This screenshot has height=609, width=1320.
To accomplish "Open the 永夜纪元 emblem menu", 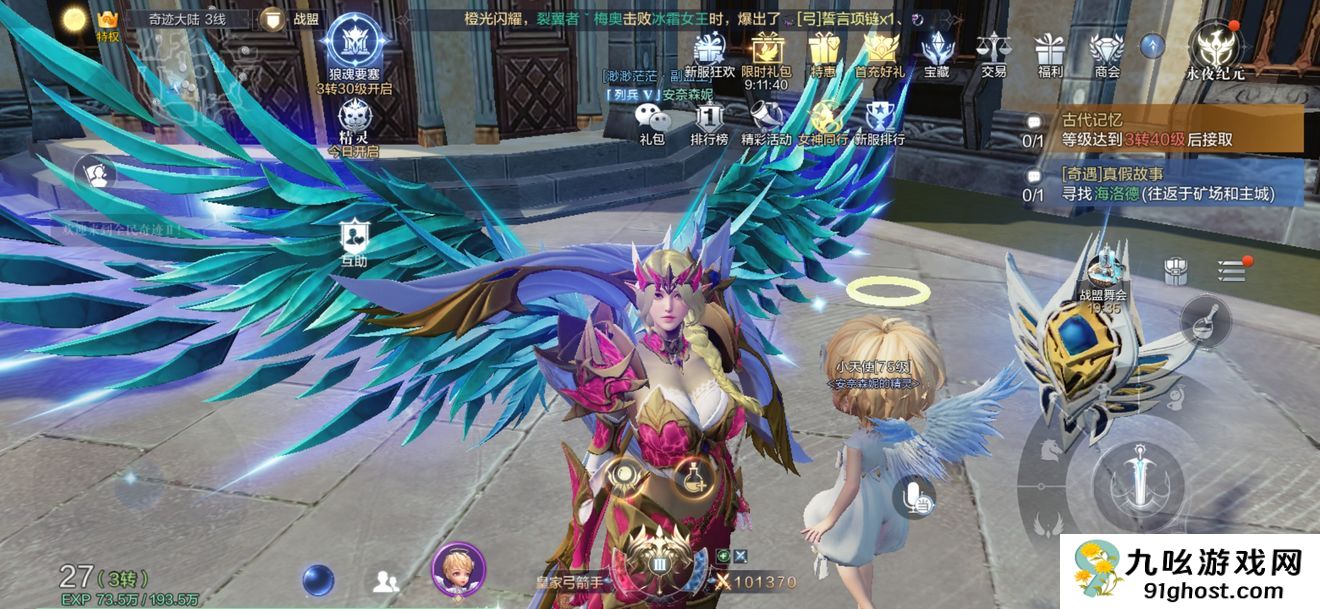I will coord(1210,50).
